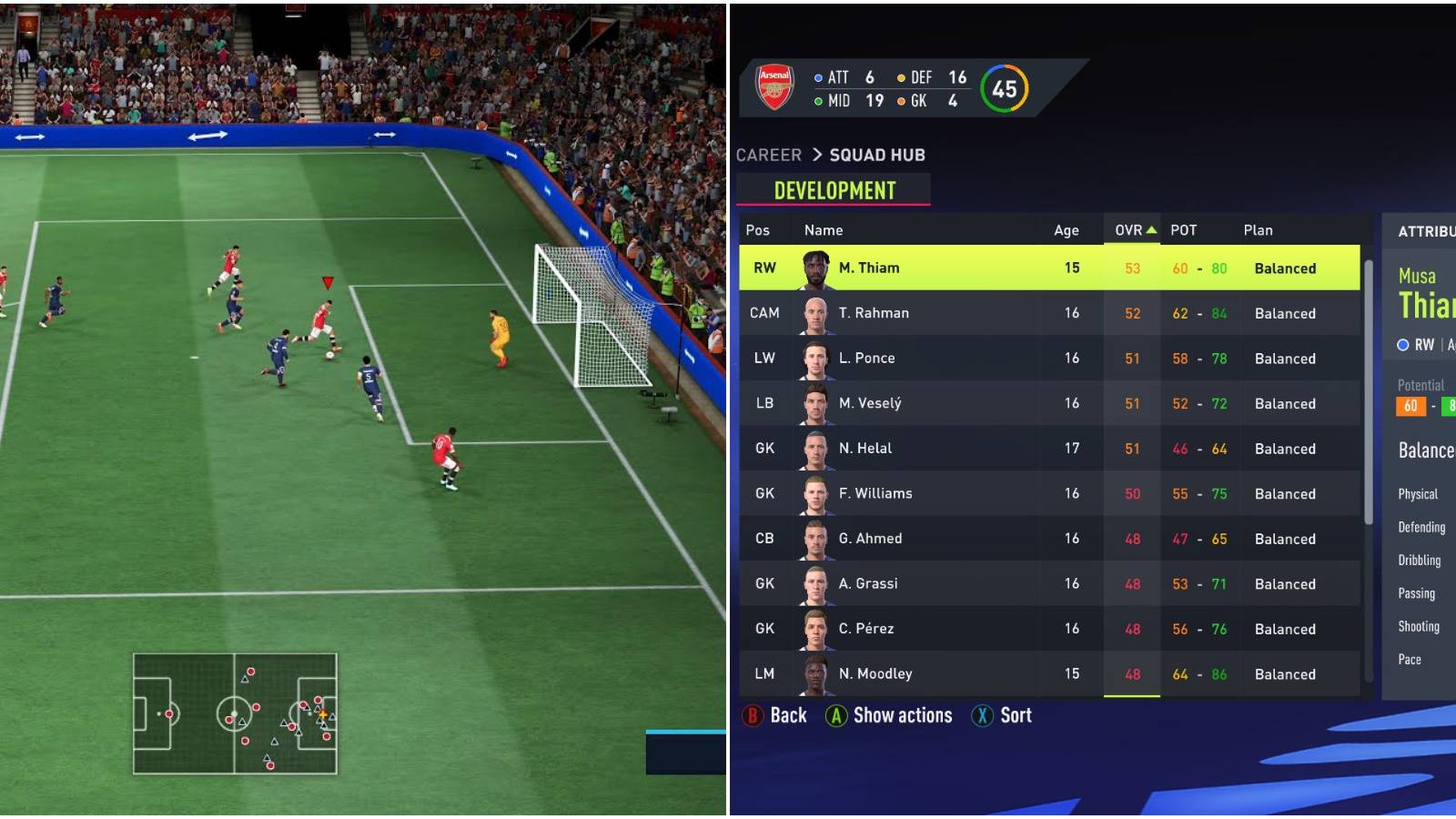The height and width of the screenshot is (819, 1456).
Task: Click the Sort label
Action: 1016,715
